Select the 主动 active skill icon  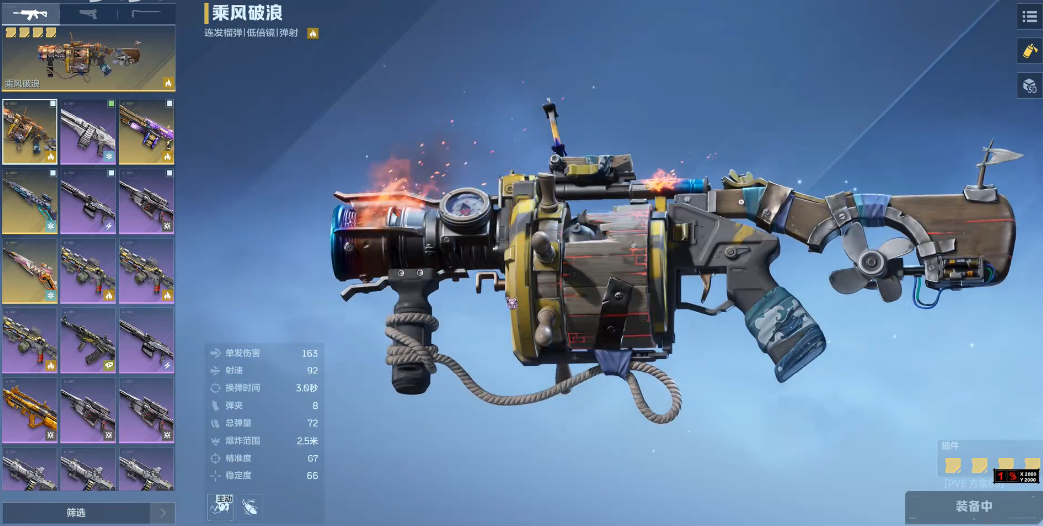click(221, 507)
